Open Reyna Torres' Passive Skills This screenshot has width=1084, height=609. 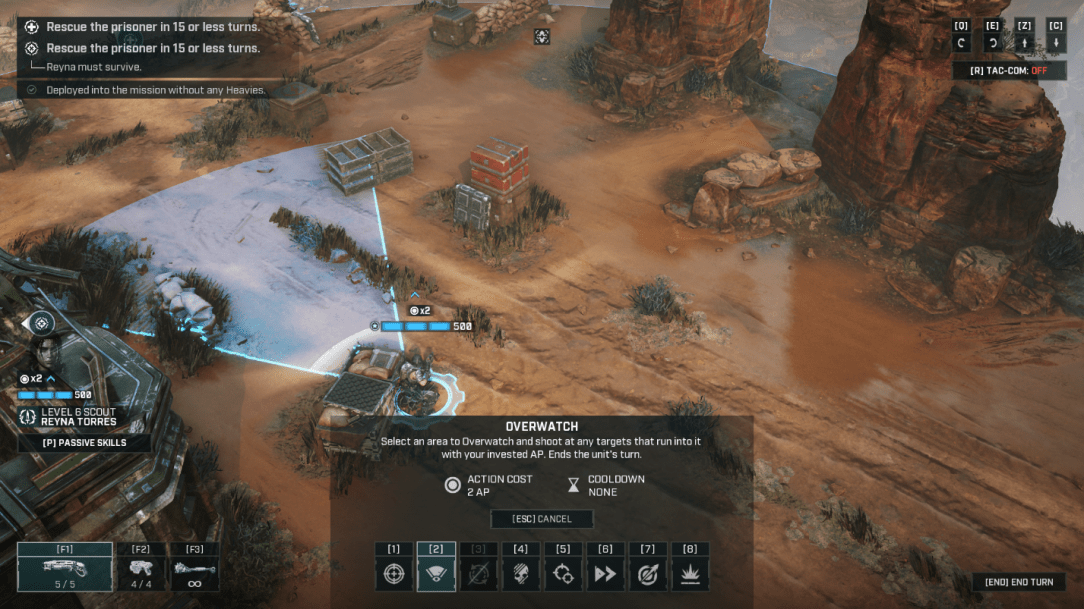point(84,442)
